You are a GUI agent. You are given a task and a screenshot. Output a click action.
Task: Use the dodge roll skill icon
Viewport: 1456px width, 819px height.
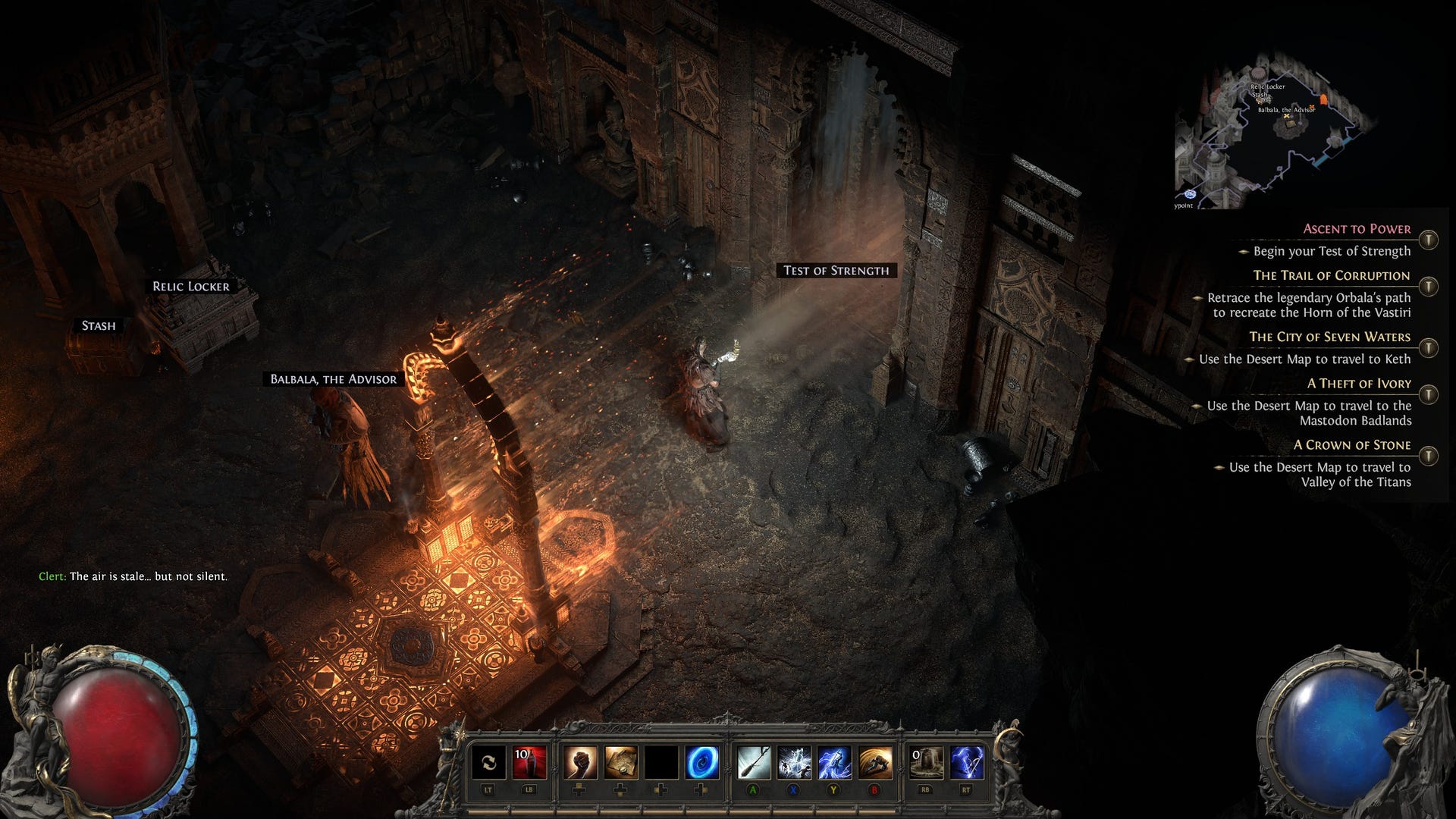(x=875, y=762)
